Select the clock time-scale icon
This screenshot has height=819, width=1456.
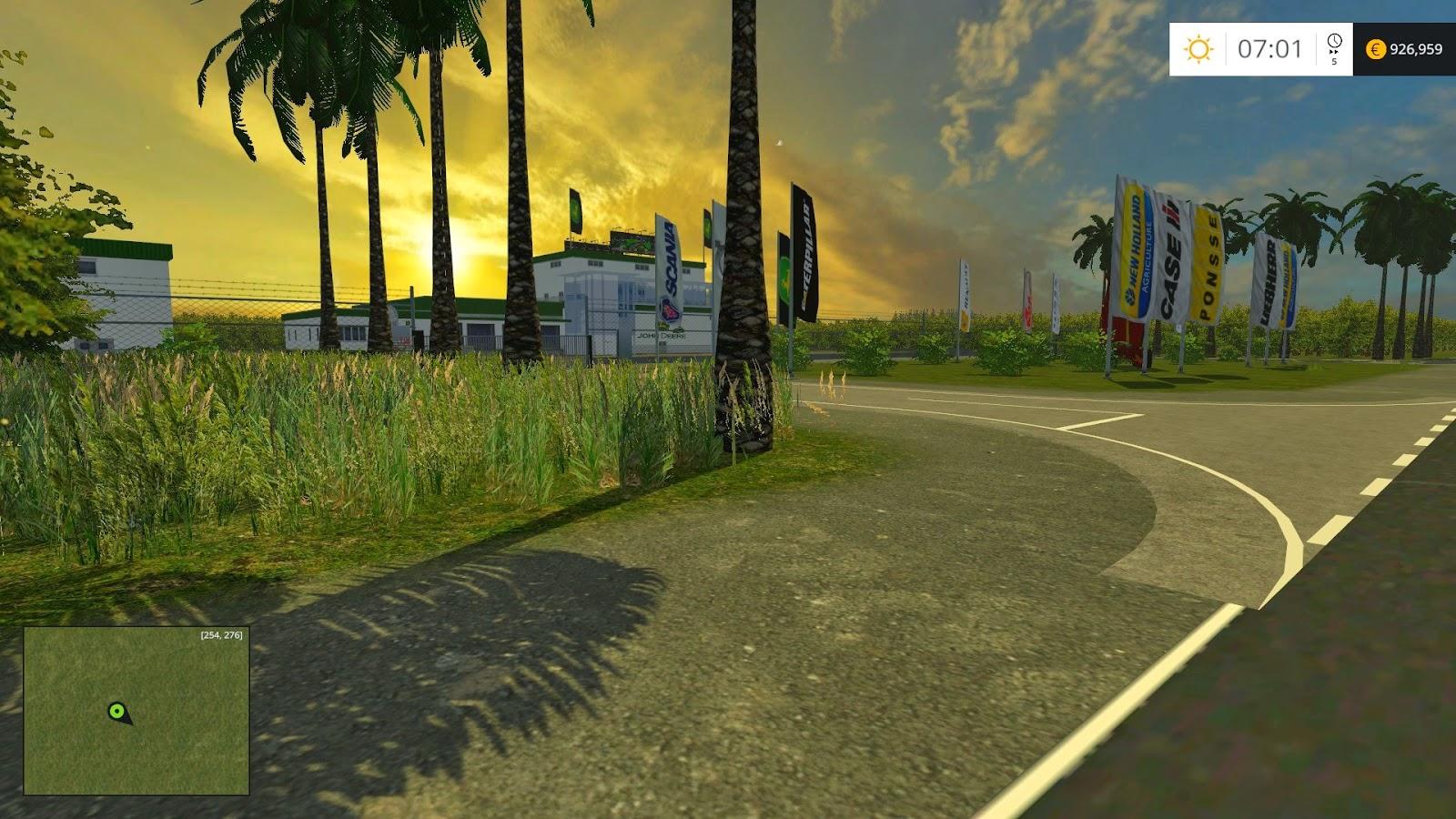1334,42
